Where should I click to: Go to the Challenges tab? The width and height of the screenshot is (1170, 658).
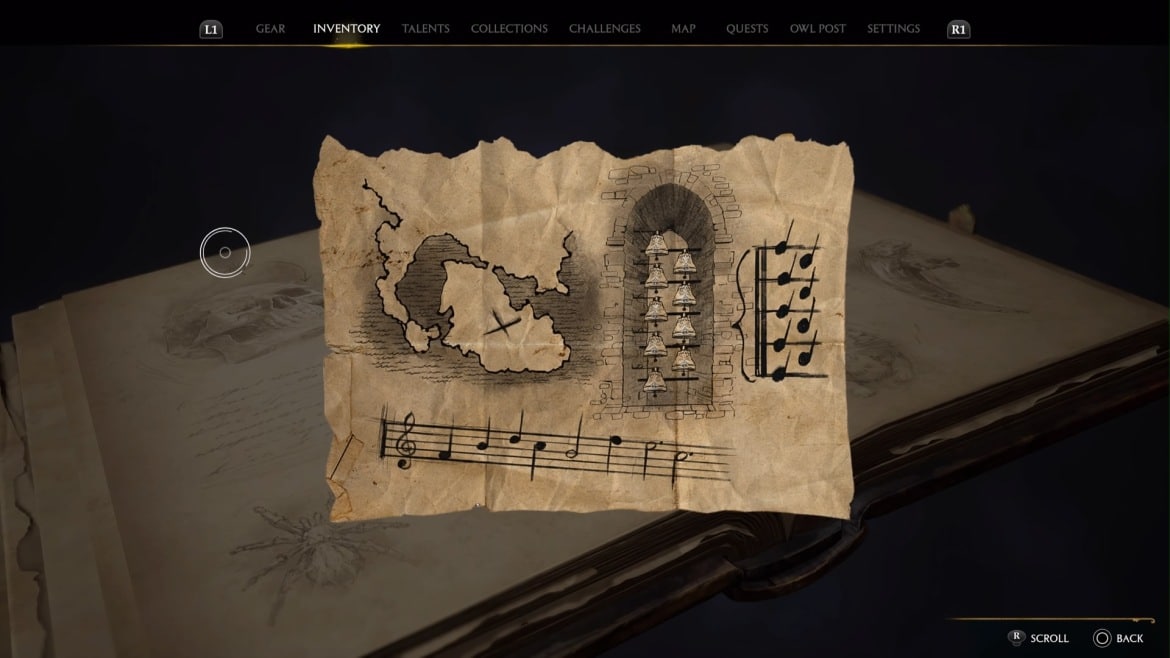pos(604,29)
